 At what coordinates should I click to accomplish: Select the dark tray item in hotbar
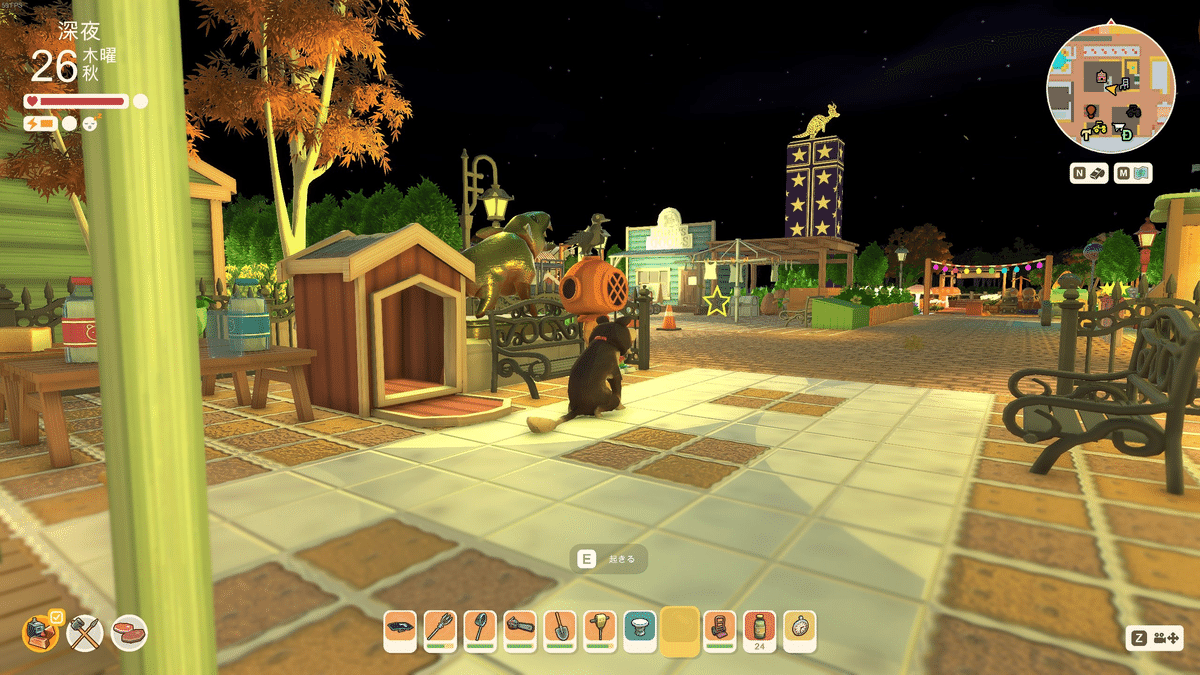(x=400, y=629)
